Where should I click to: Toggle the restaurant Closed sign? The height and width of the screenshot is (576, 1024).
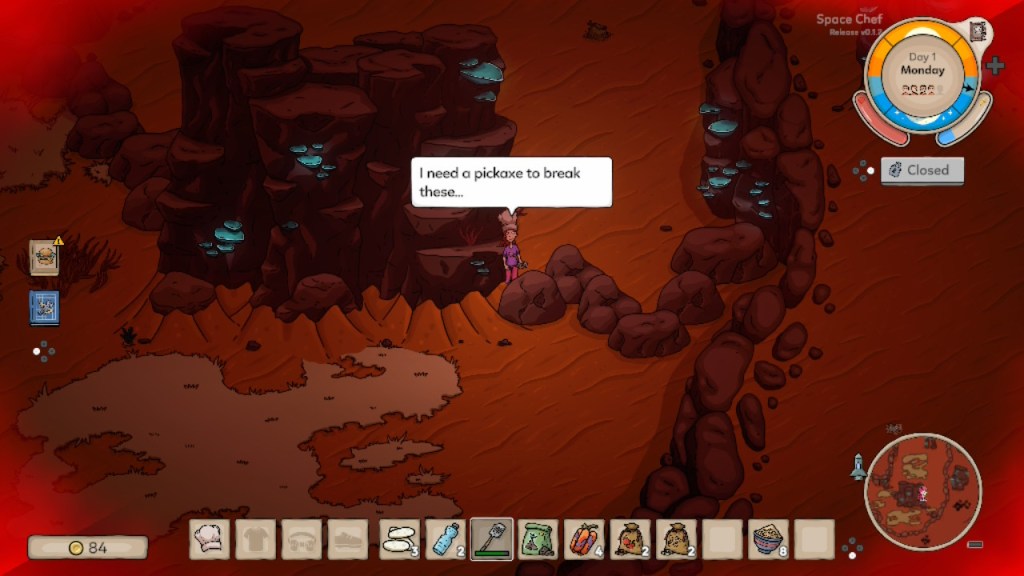coord(922,170)
